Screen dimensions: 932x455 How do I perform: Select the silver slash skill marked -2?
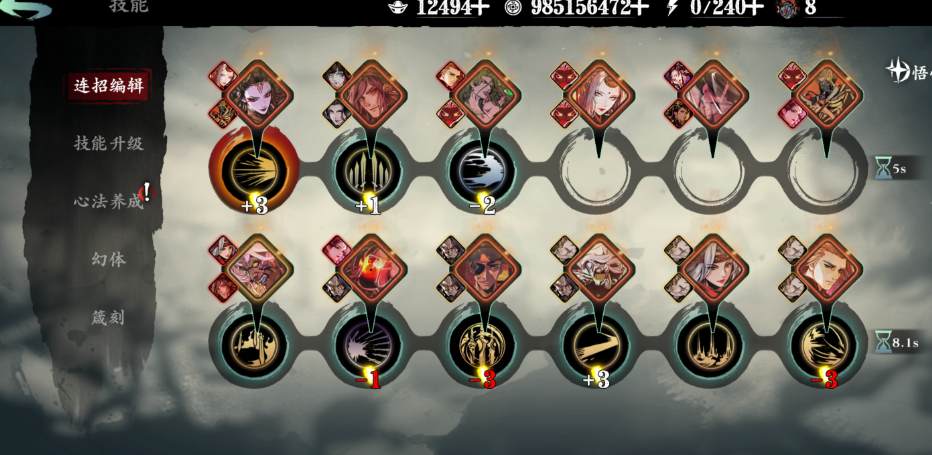484,171
